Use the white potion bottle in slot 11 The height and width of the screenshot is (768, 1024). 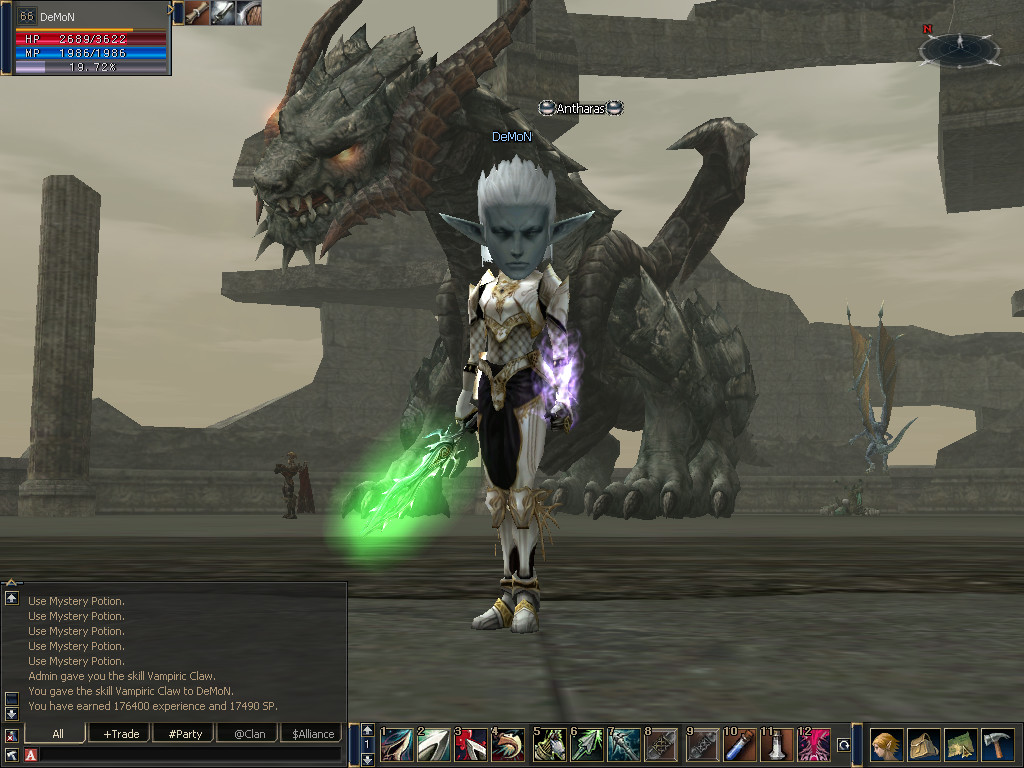pyautogui.click(x=777, y=745)
